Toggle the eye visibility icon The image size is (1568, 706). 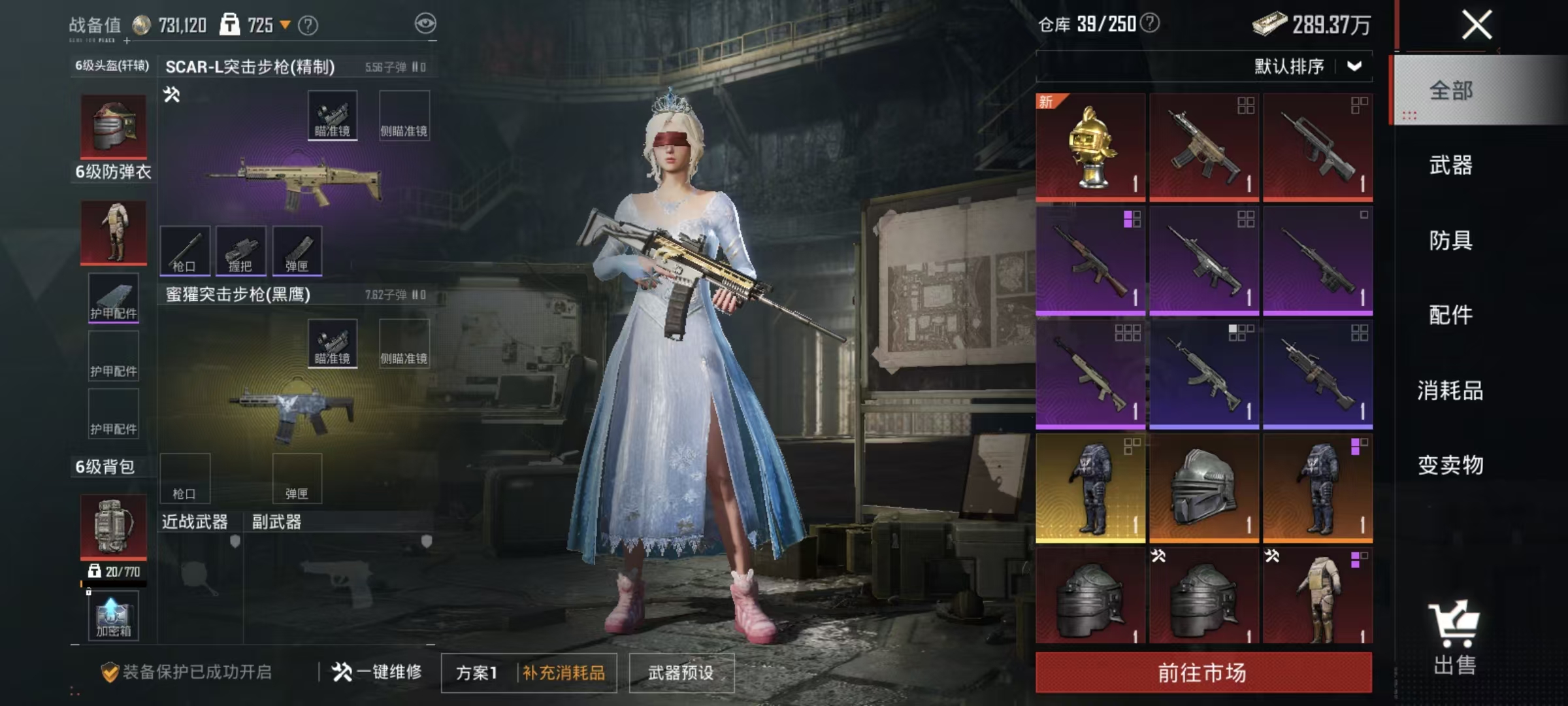click(x=425, y=24)
